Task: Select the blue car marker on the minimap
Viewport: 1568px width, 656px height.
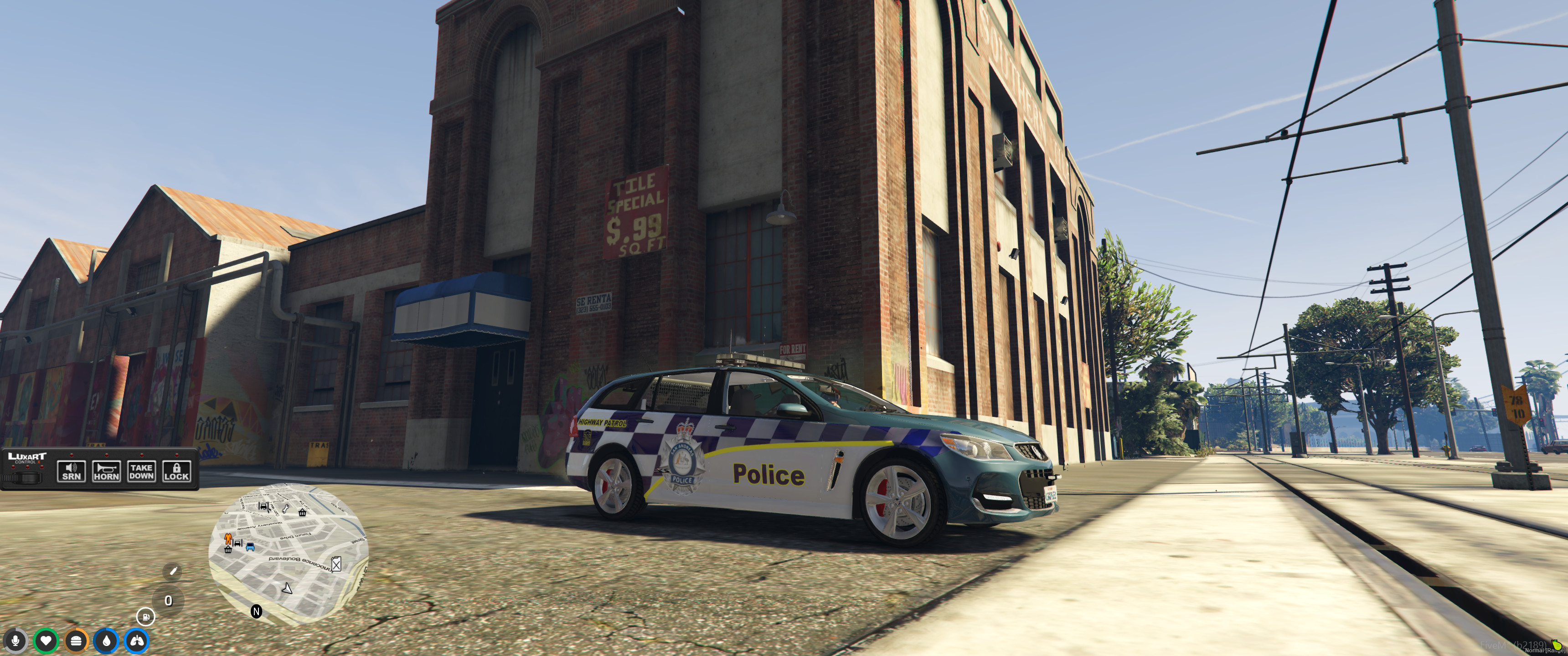Action: pyautogui.click(x=250, y=547)
